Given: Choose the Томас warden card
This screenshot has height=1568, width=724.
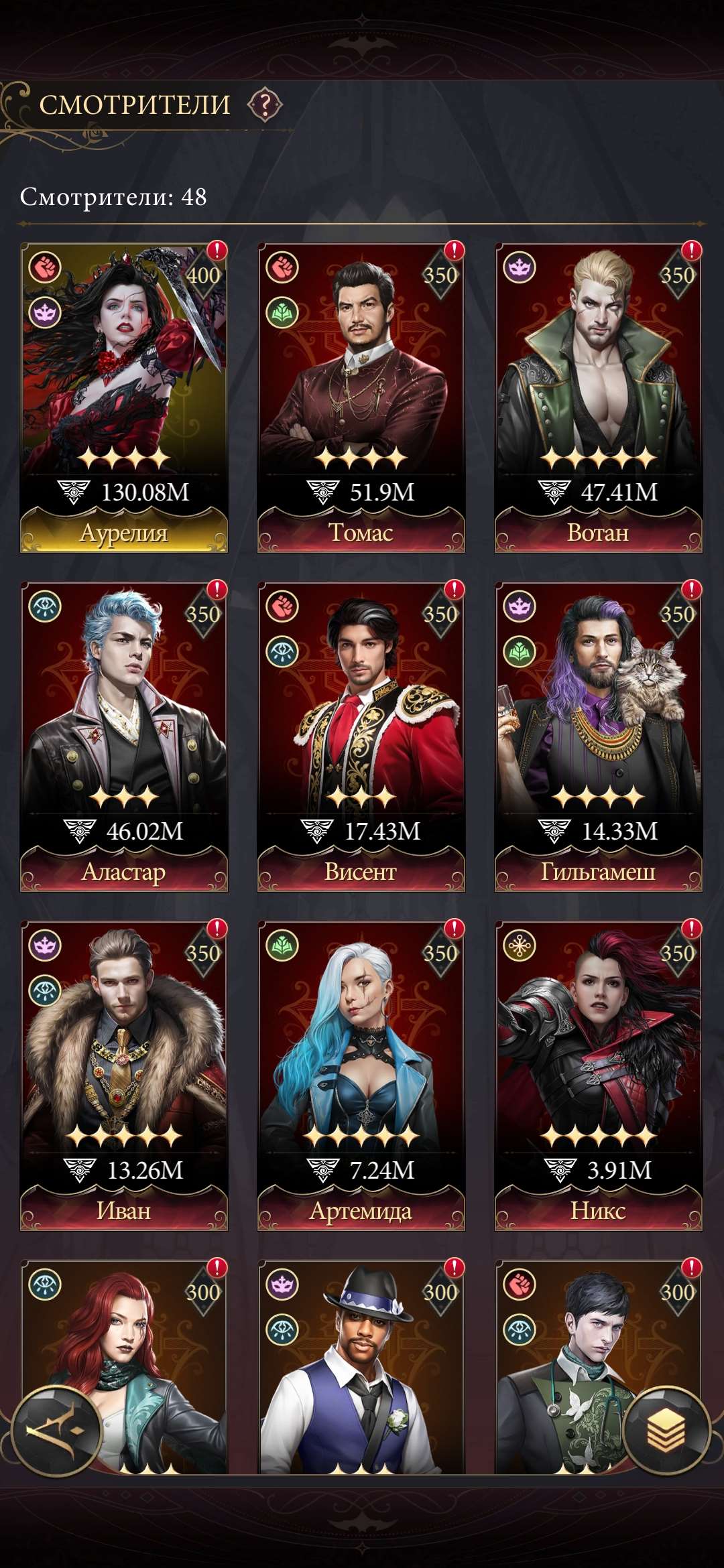Looking at the screenshot, I should click(361, 397).
